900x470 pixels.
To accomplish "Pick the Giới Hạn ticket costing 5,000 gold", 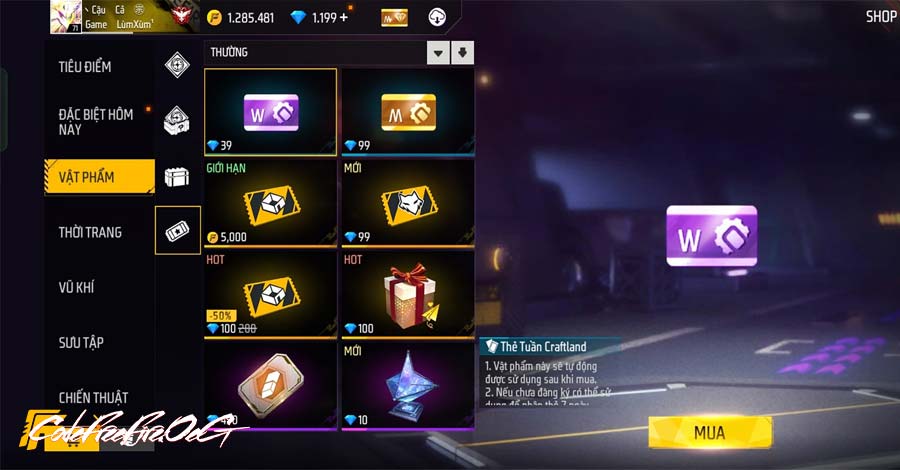I will (x=271, y=203).
